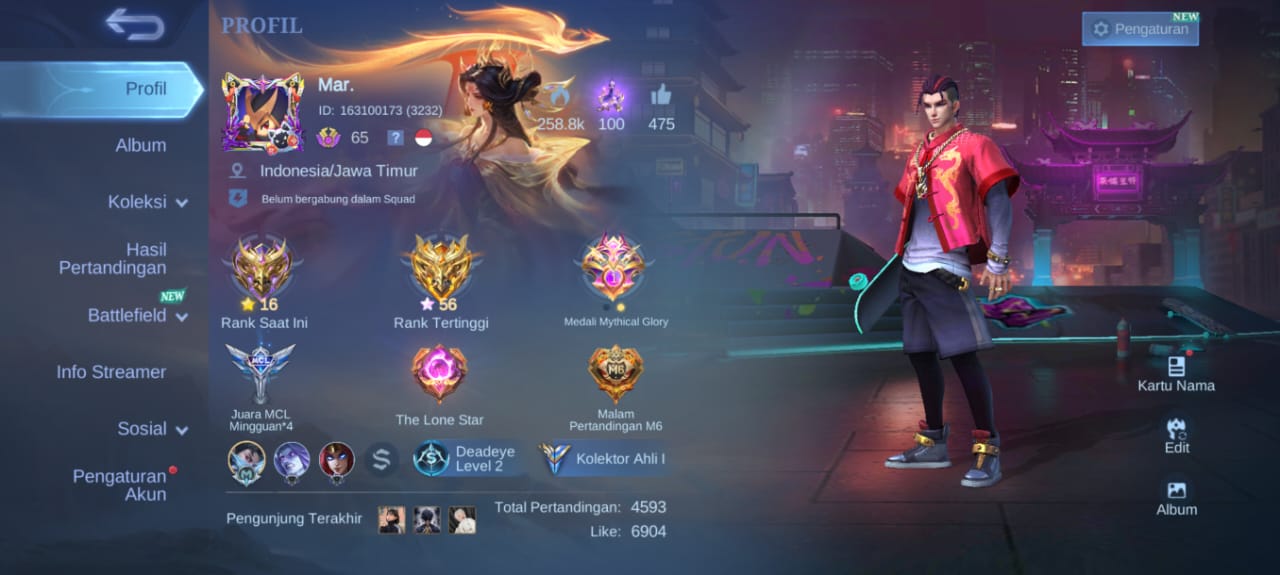Expand the Koleksi menu

click(147, 202)
